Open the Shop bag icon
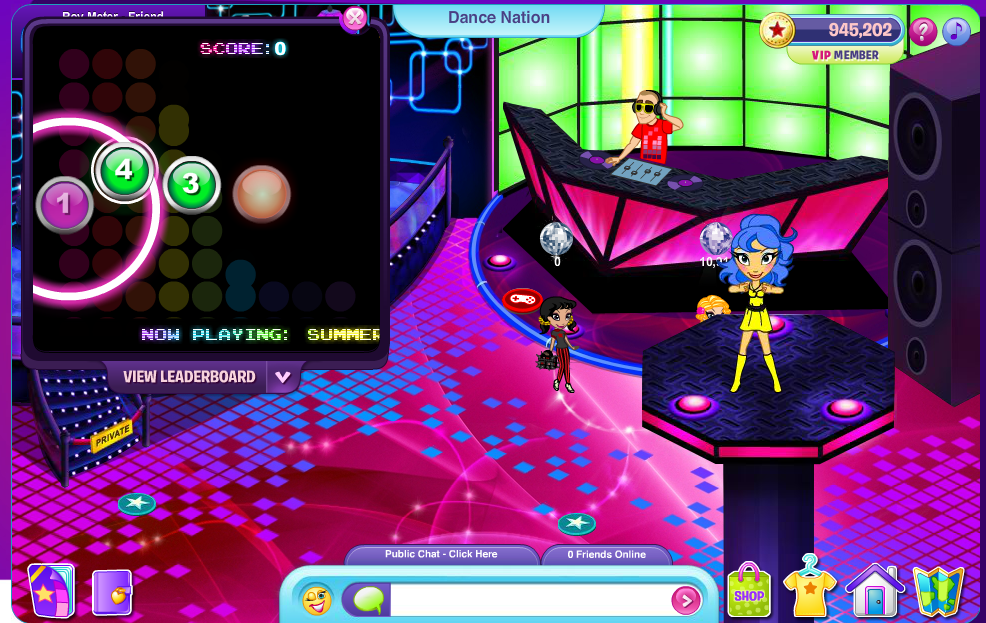Viewport: 986px width, 623px height. click(749, 592)
